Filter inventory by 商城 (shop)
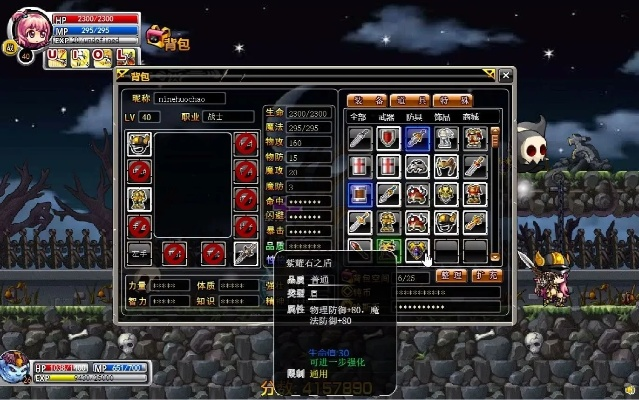Image resolution: width=639 pixels, height=400 pixels. click(x=473, y=117)
